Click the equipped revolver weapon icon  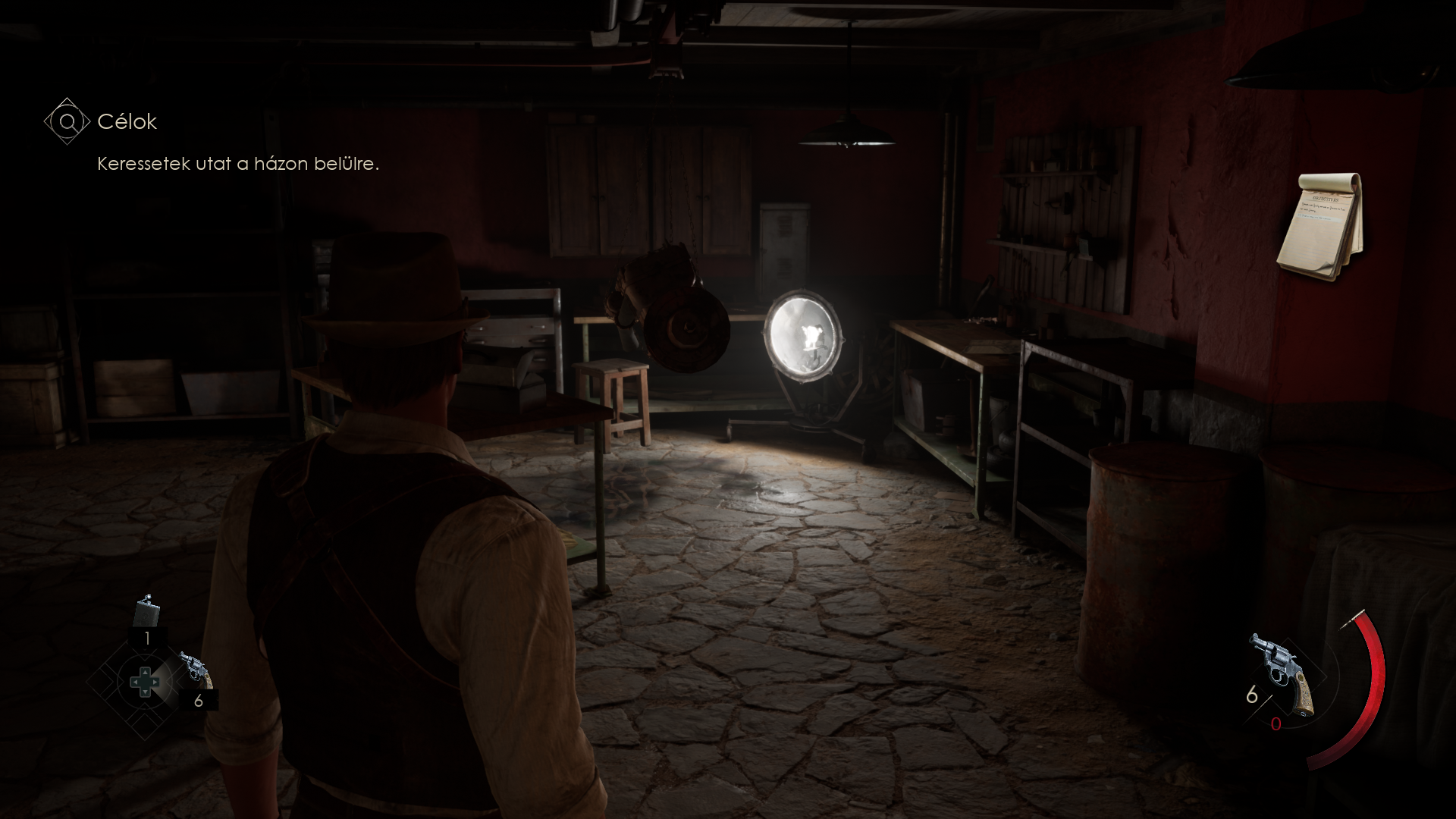[x=1283, y=672]
